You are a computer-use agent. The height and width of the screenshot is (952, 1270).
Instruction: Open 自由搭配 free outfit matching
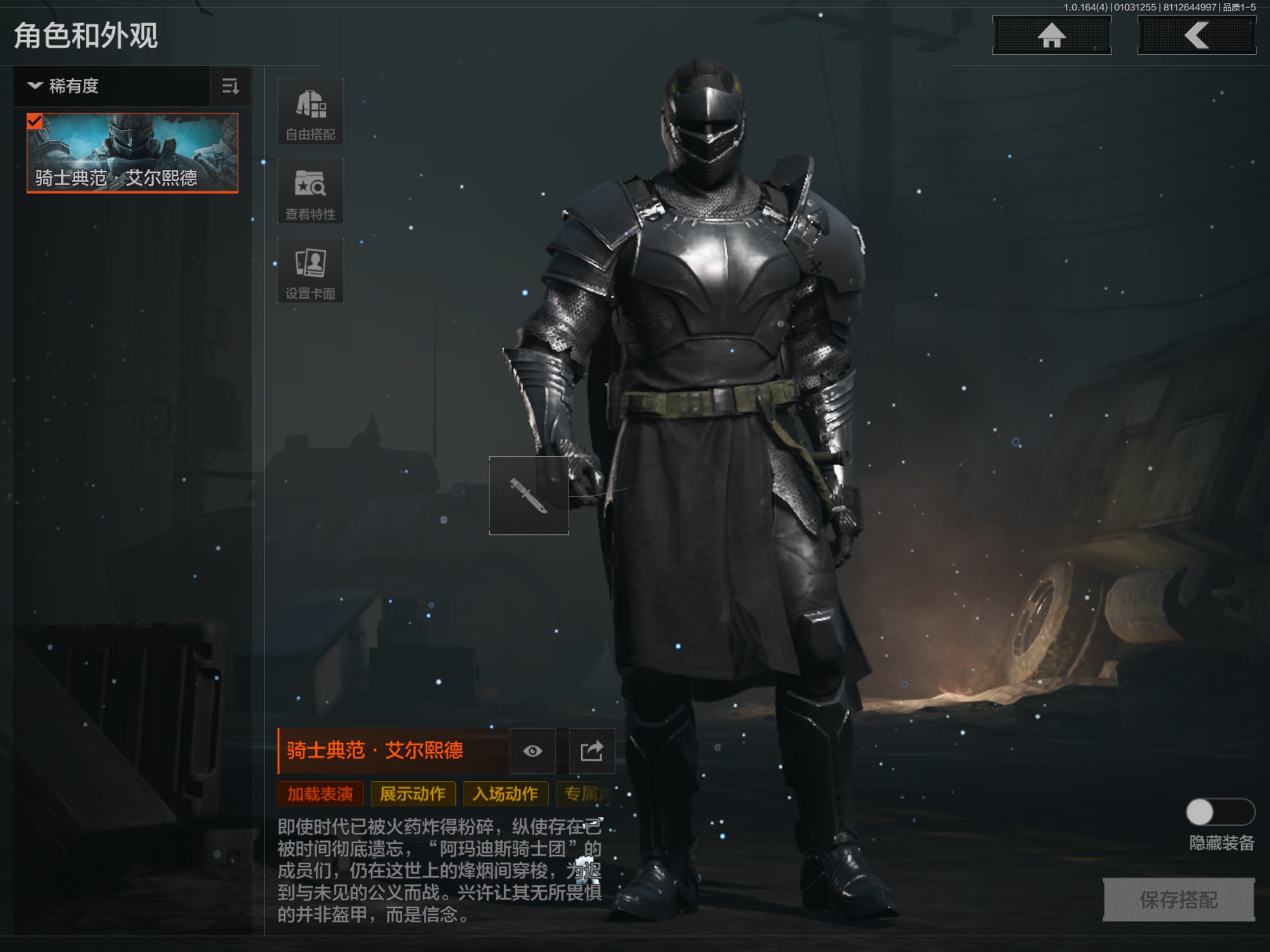click(x=310, y=112)
